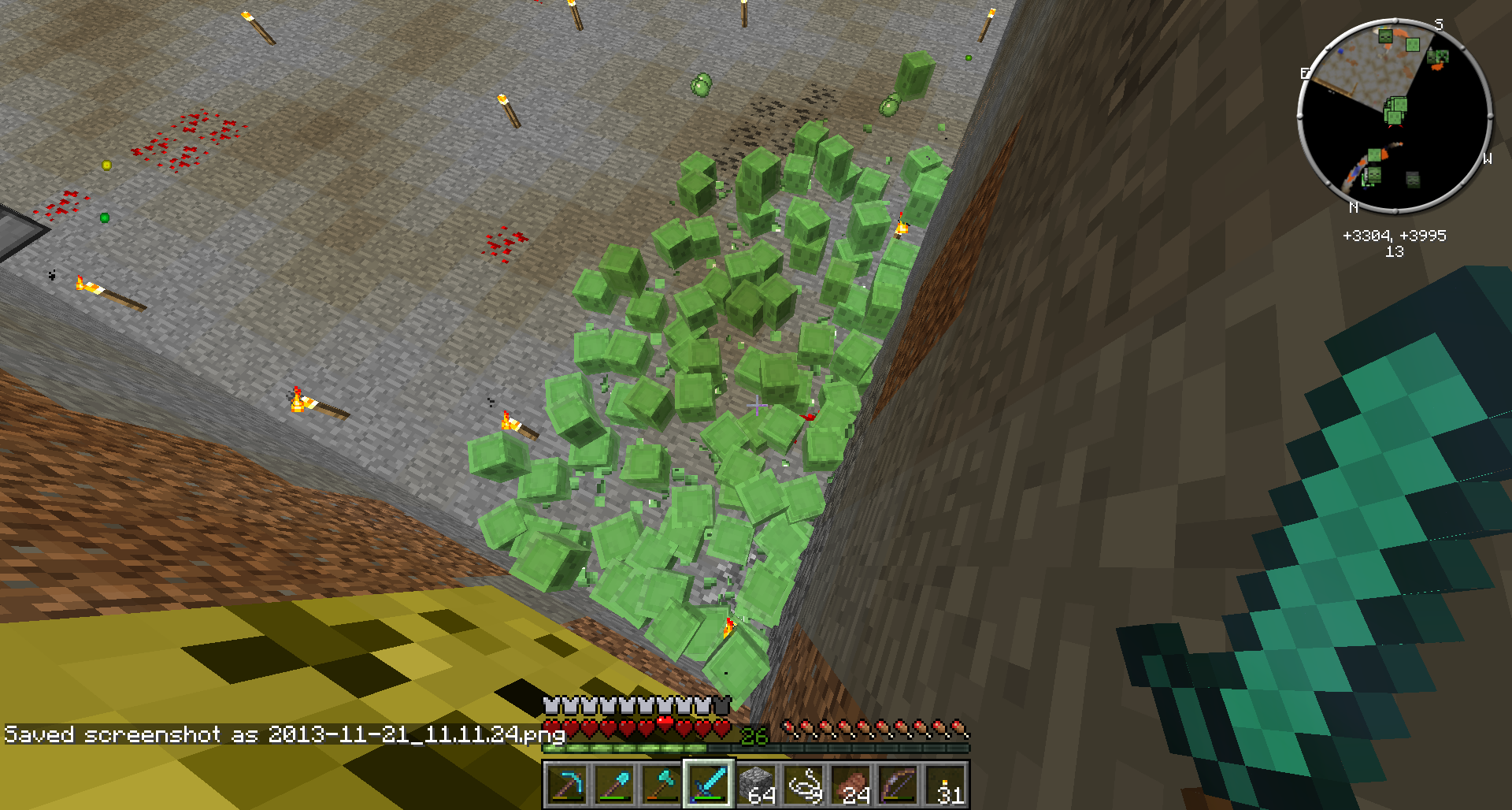The image size is (1512, 810).
Task: Select the diamond shovel hotbar slot
Action: pos(614,785)
